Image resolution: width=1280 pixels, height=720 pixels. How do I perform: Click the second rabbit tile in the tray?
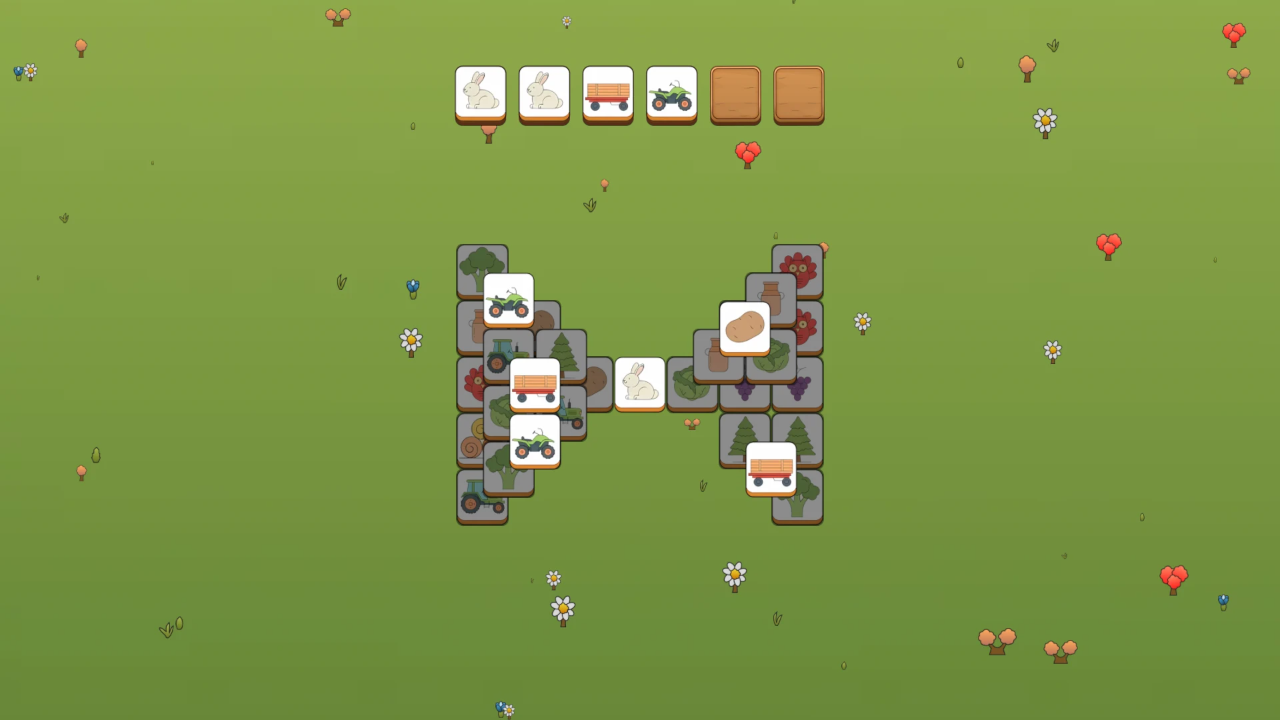(545, 93)
